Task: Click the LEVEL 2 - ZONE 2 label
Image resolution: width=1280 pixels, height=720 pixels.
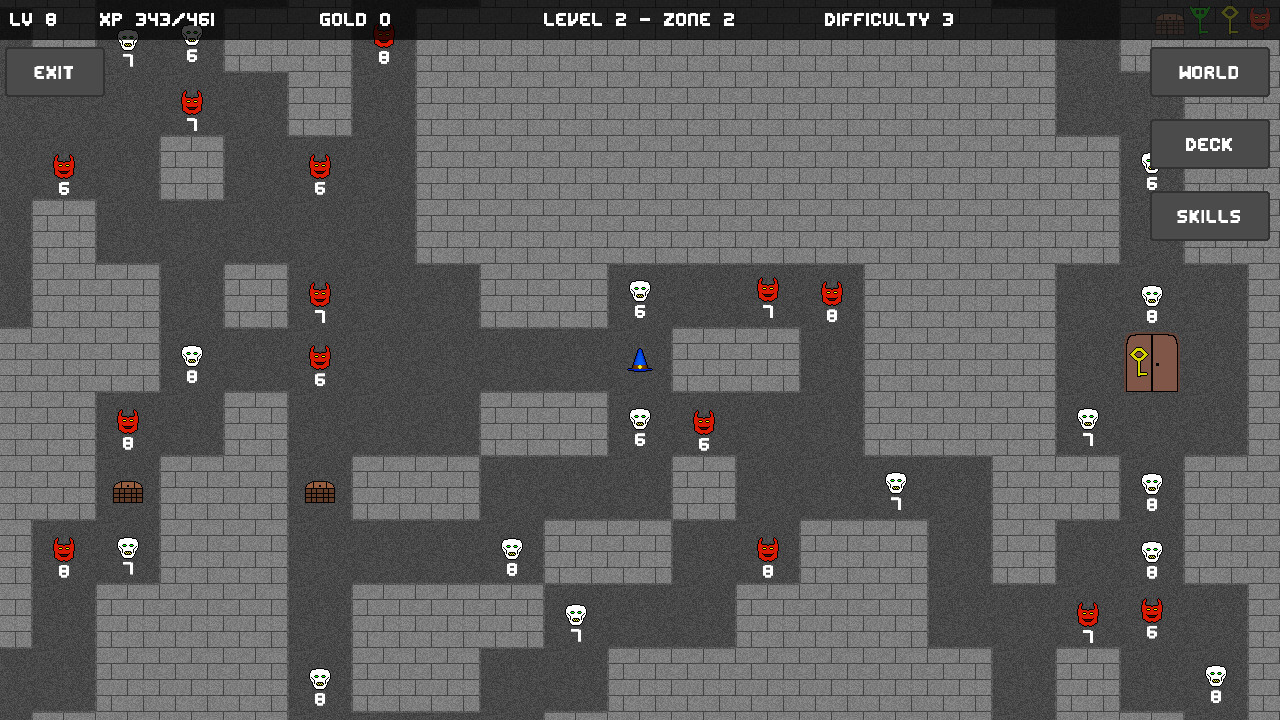Action: 640,18
